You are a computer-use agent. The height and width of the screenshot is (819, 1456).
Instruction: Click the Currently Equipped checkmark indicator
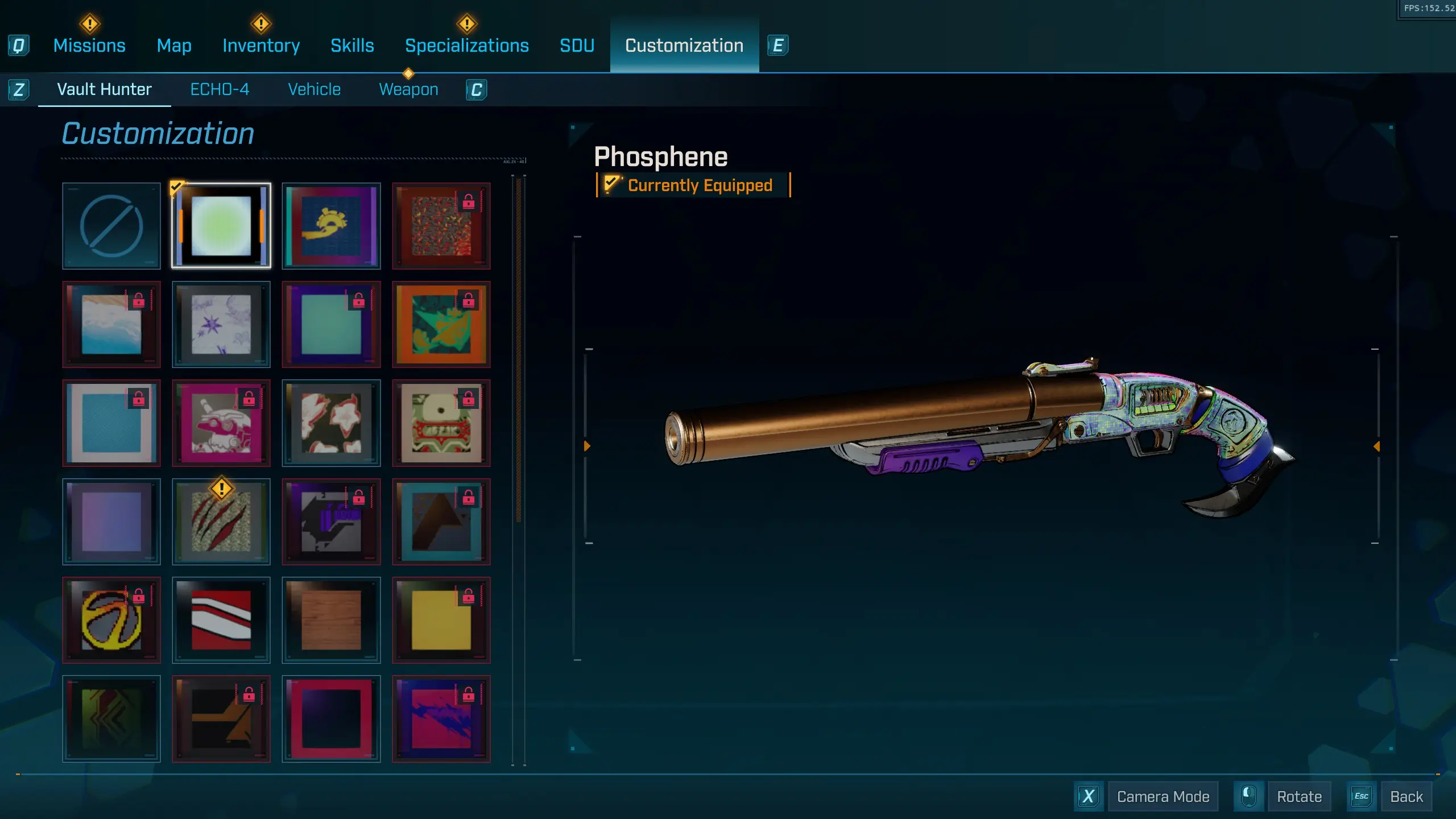point(613,184)
